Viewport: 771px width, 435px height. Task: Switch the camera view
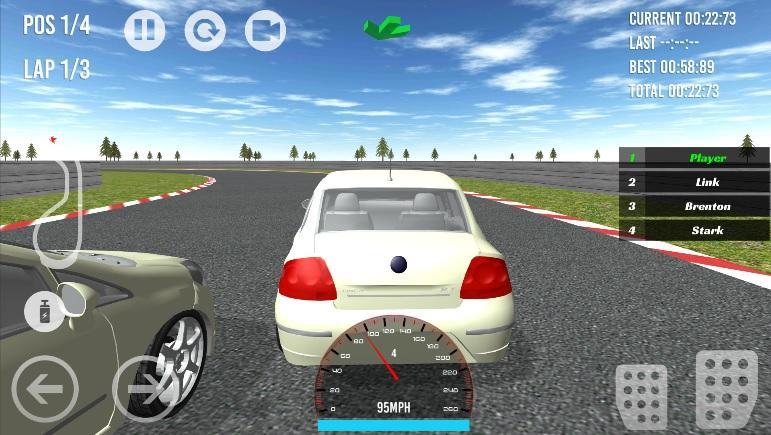point(265,31)
